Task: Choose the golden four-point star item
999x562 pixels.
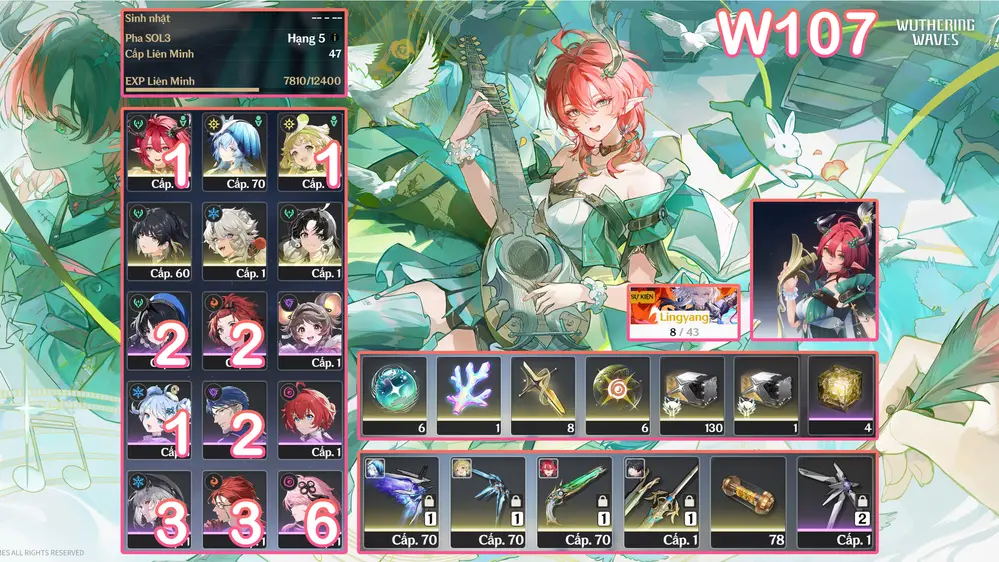Action: 543,396
